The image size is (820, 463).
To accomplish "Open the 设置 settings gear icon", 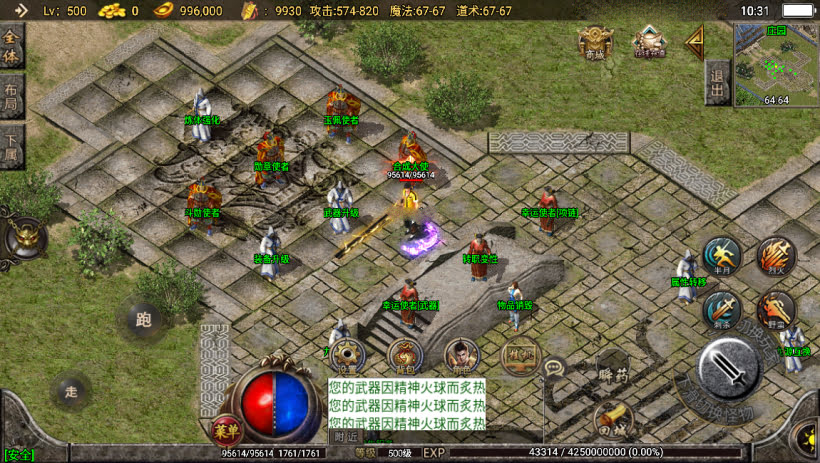I will pos(347,354).
